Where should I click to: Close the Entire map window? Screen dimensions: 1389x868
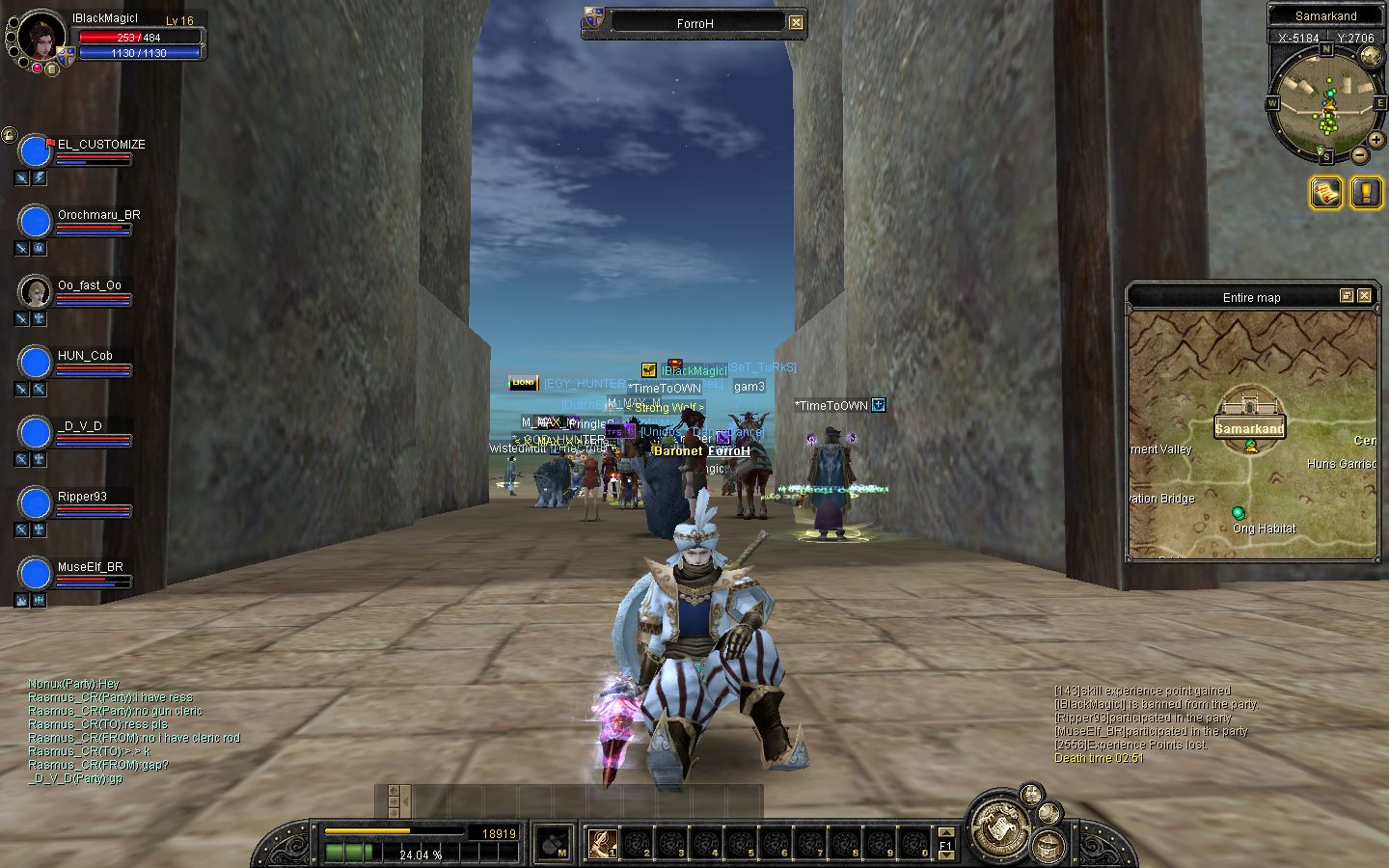tap(1364, 296)
